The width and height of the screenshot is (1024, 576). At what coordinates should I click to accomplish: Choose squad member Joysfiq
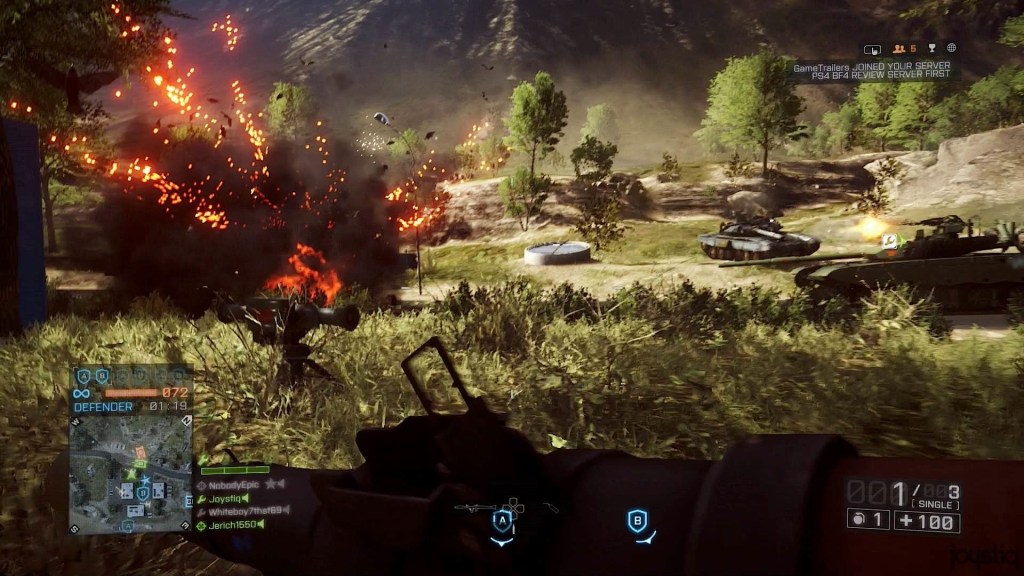point(227,497)
